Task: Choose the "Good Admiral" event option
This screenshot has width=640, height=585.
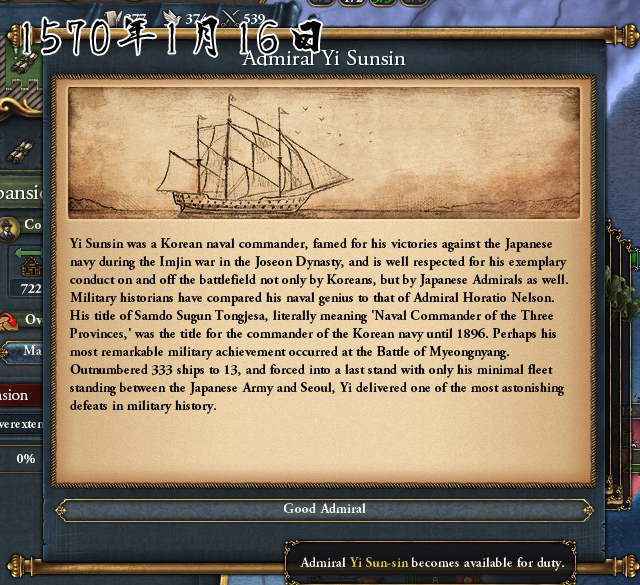Action: tap(324, 510)
